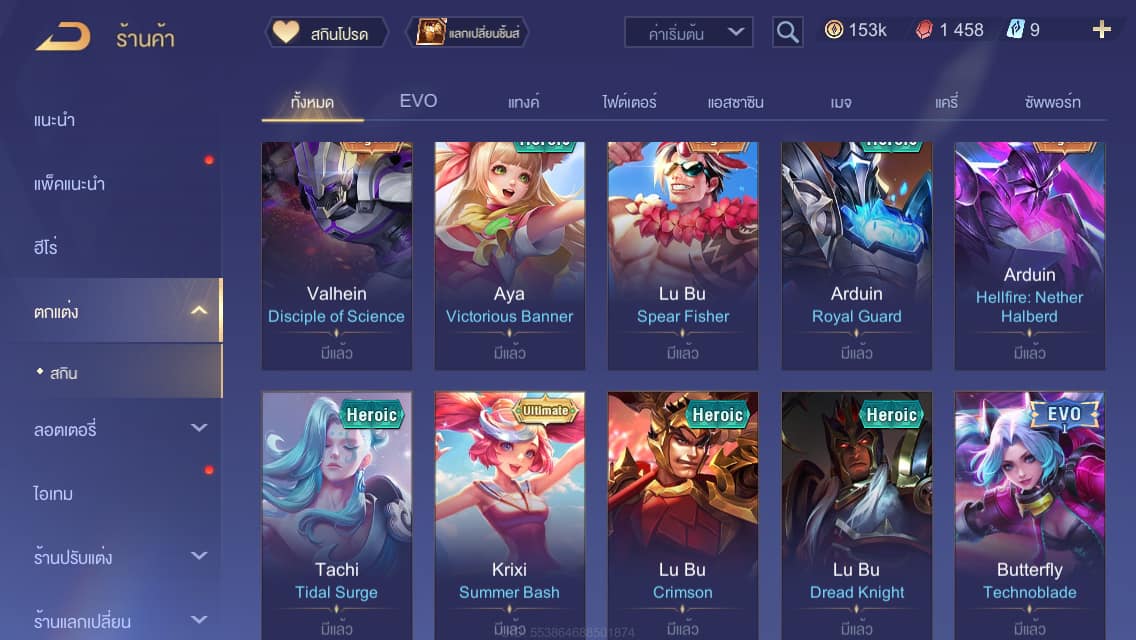Go back using the top-left arrow
This screenshot has height=640, width=1136.
[63, 36]
